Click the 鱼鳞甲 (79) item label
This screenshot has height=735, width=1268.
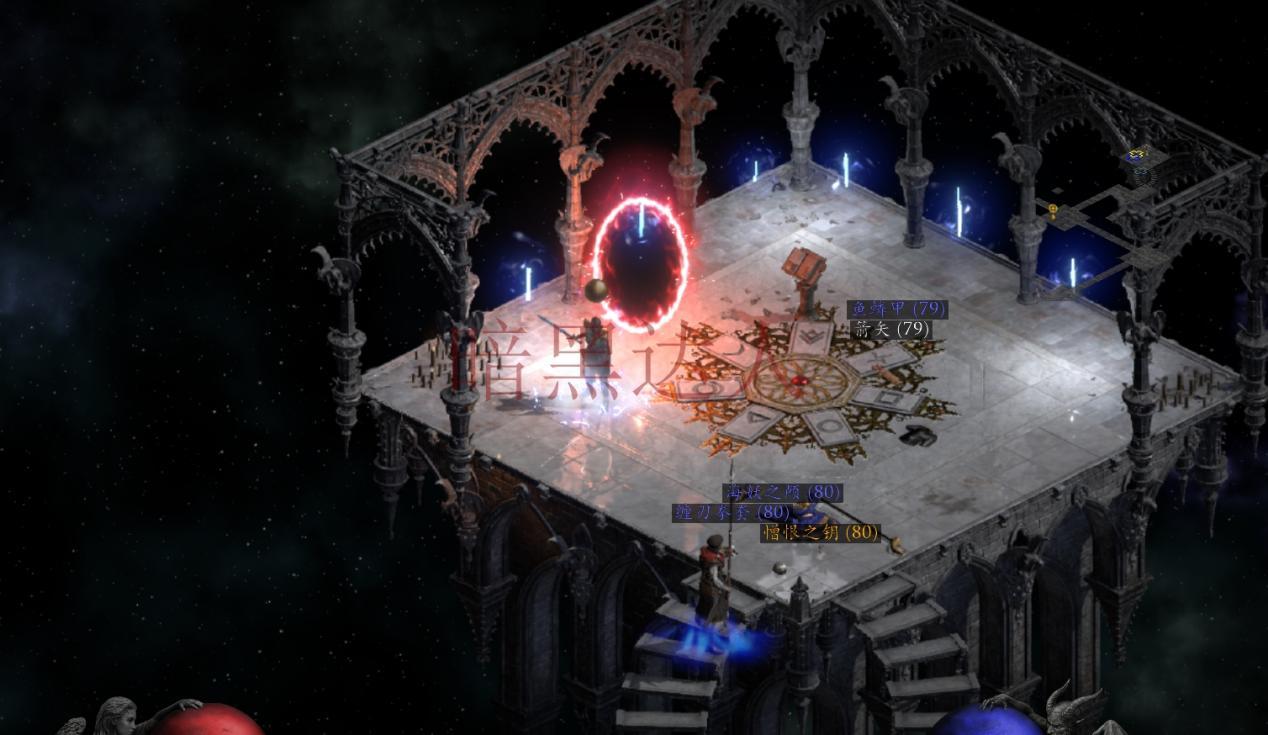(x=896, y=309)
